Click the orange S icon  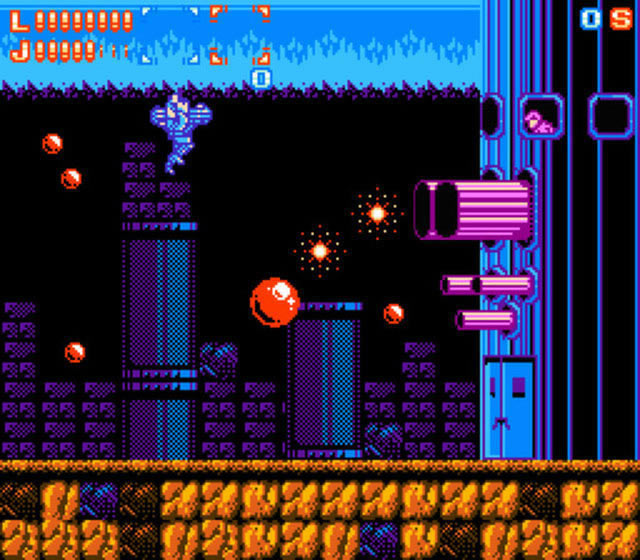click(620, 19)
